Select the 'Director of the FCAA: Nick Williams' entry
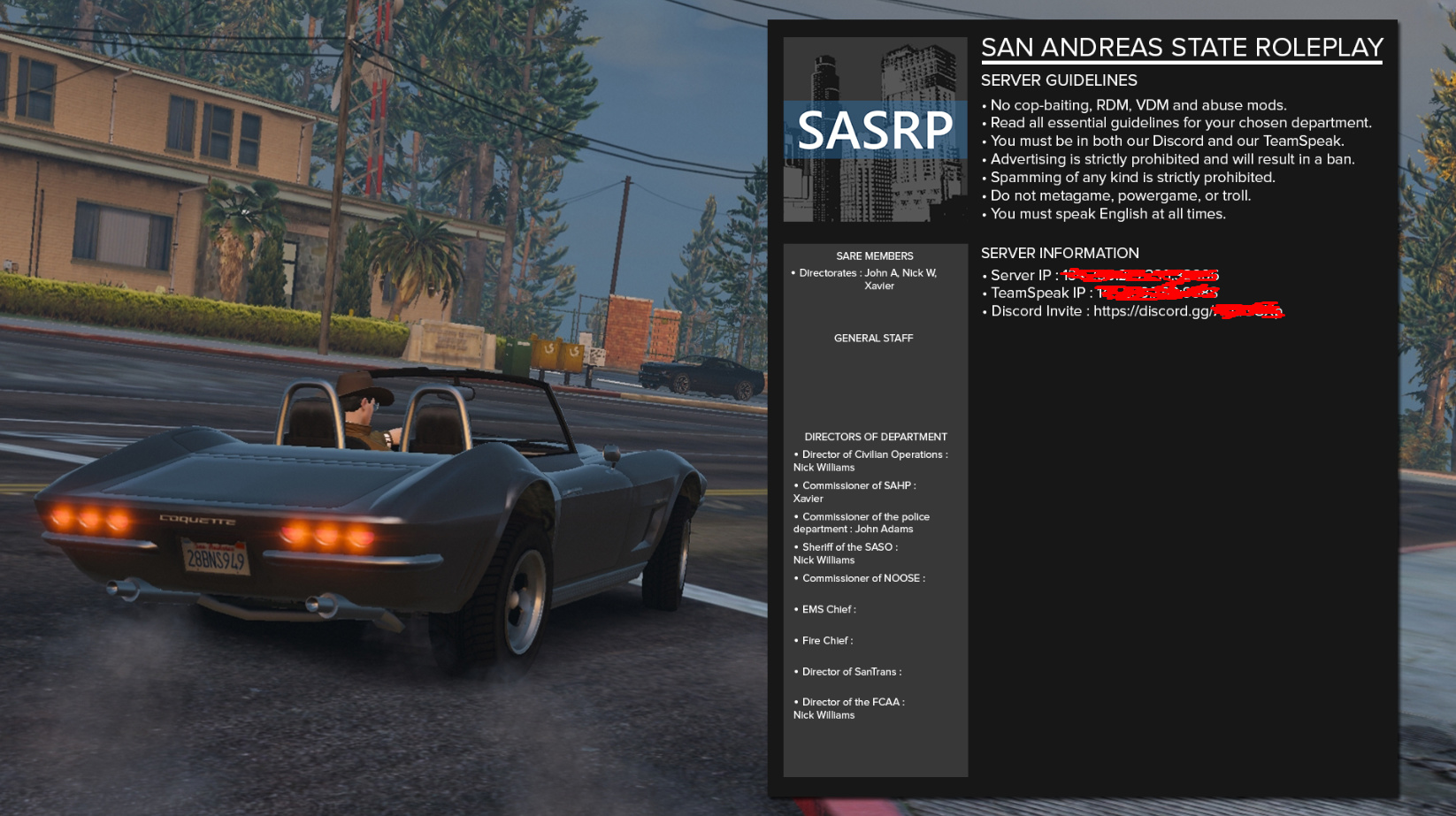 [849, 708]
